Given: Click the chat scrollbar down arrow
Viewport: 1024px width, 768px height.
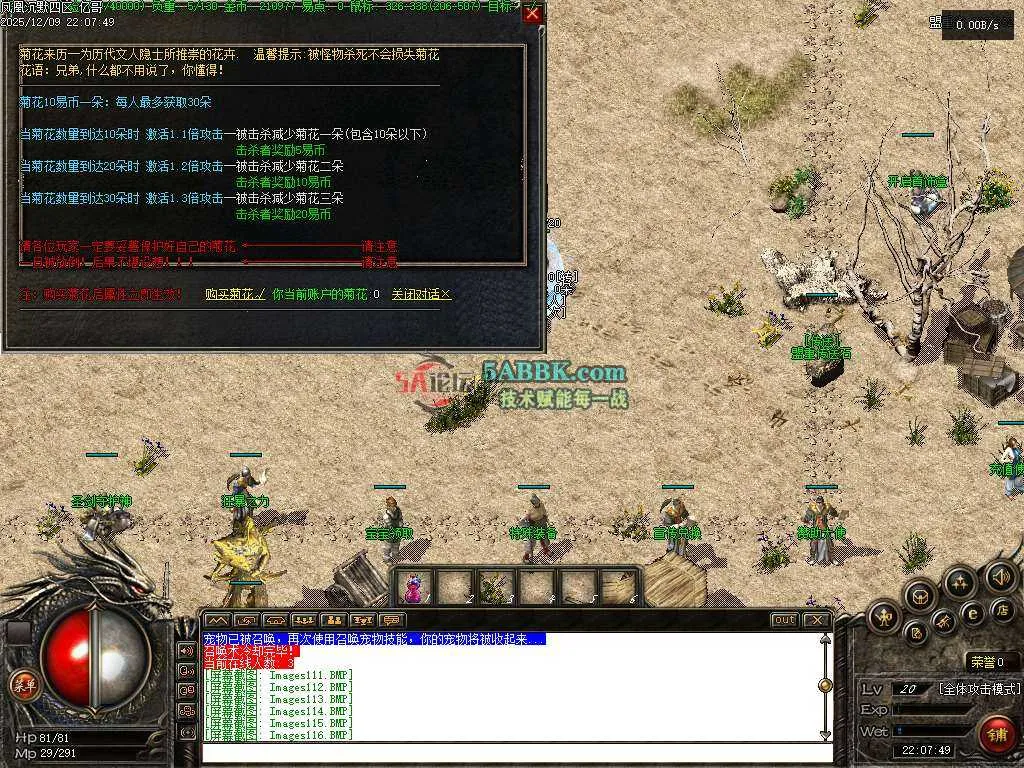Looking at the screenshot, I should (825, 735).
